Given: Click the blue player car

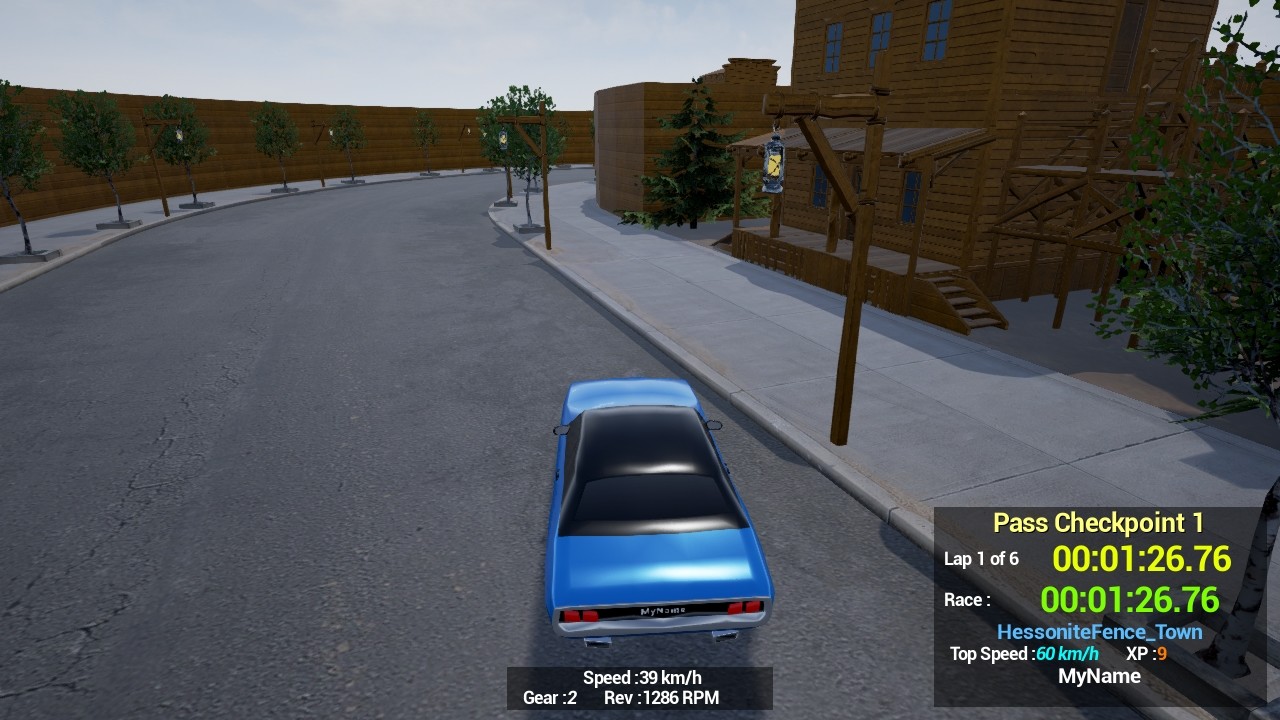Looking at the screenshot, I should (x=650, y=510).
